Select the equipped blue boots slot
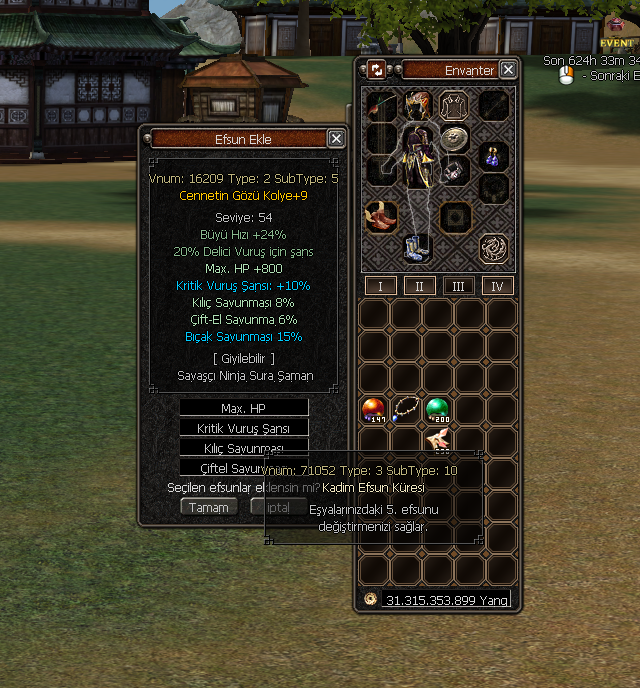 (x=416, y=247)
